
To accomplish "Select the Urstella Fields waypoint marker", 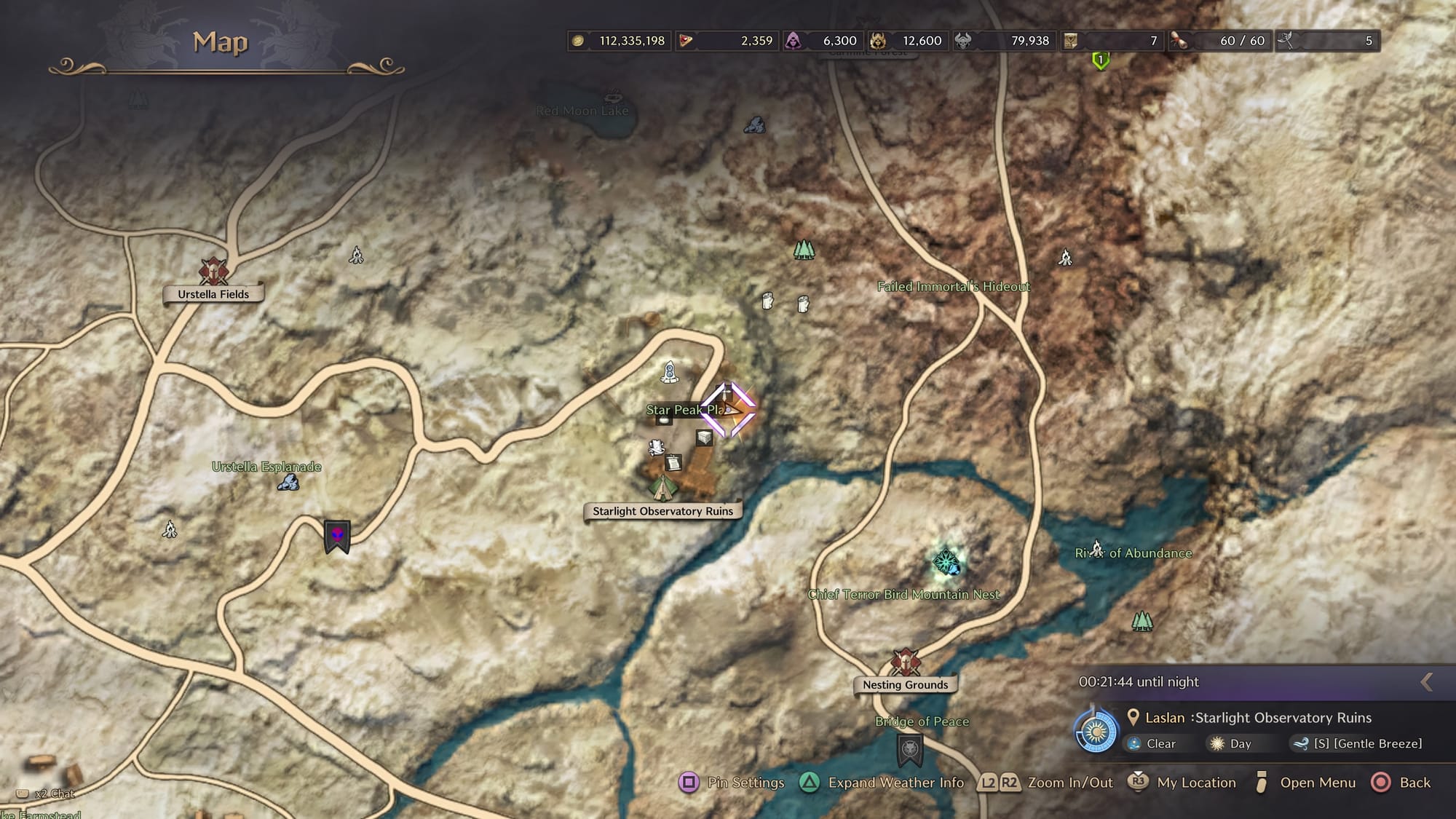I will (213, 271).
